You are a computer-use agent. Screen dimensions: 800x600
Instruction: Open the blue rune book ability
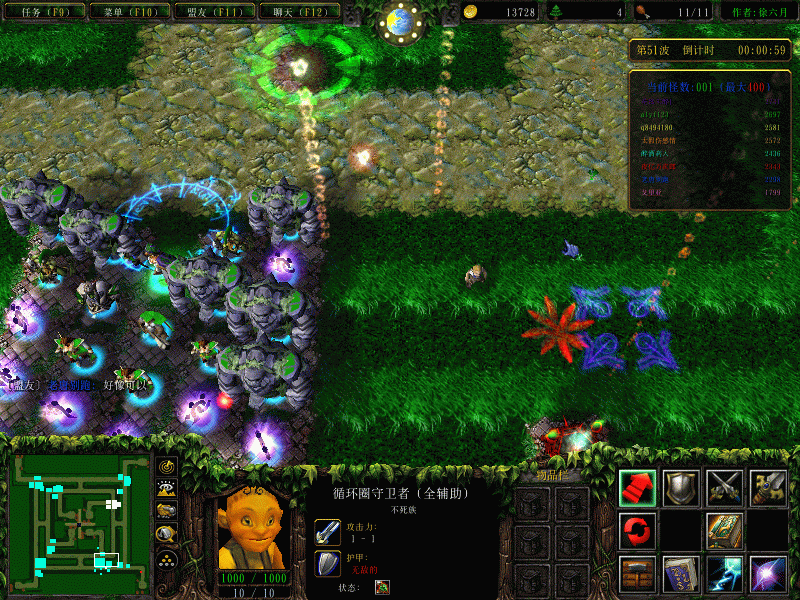(x=681, y=572)
